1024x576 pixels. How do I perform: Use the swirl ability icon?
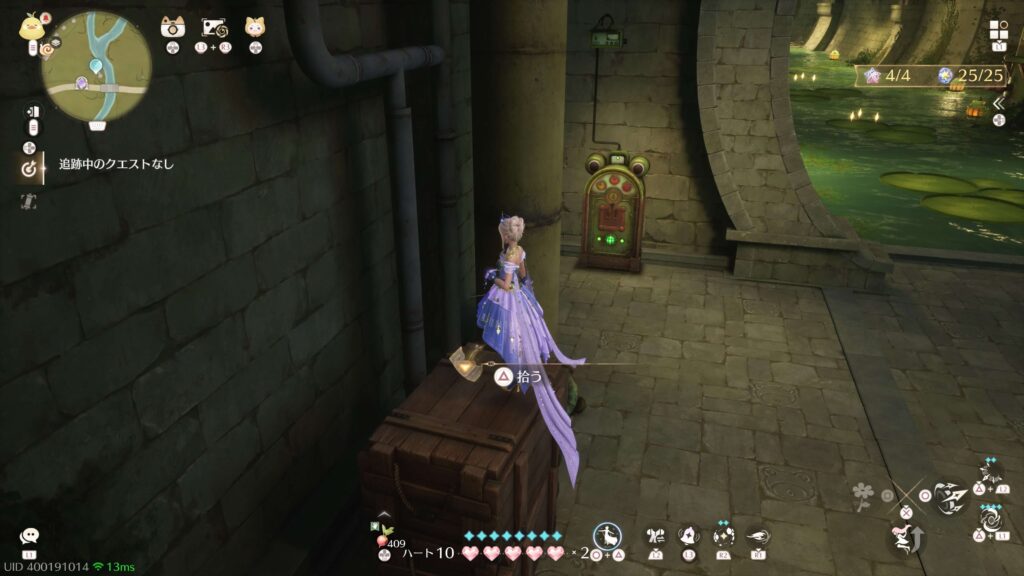(990, 520)
